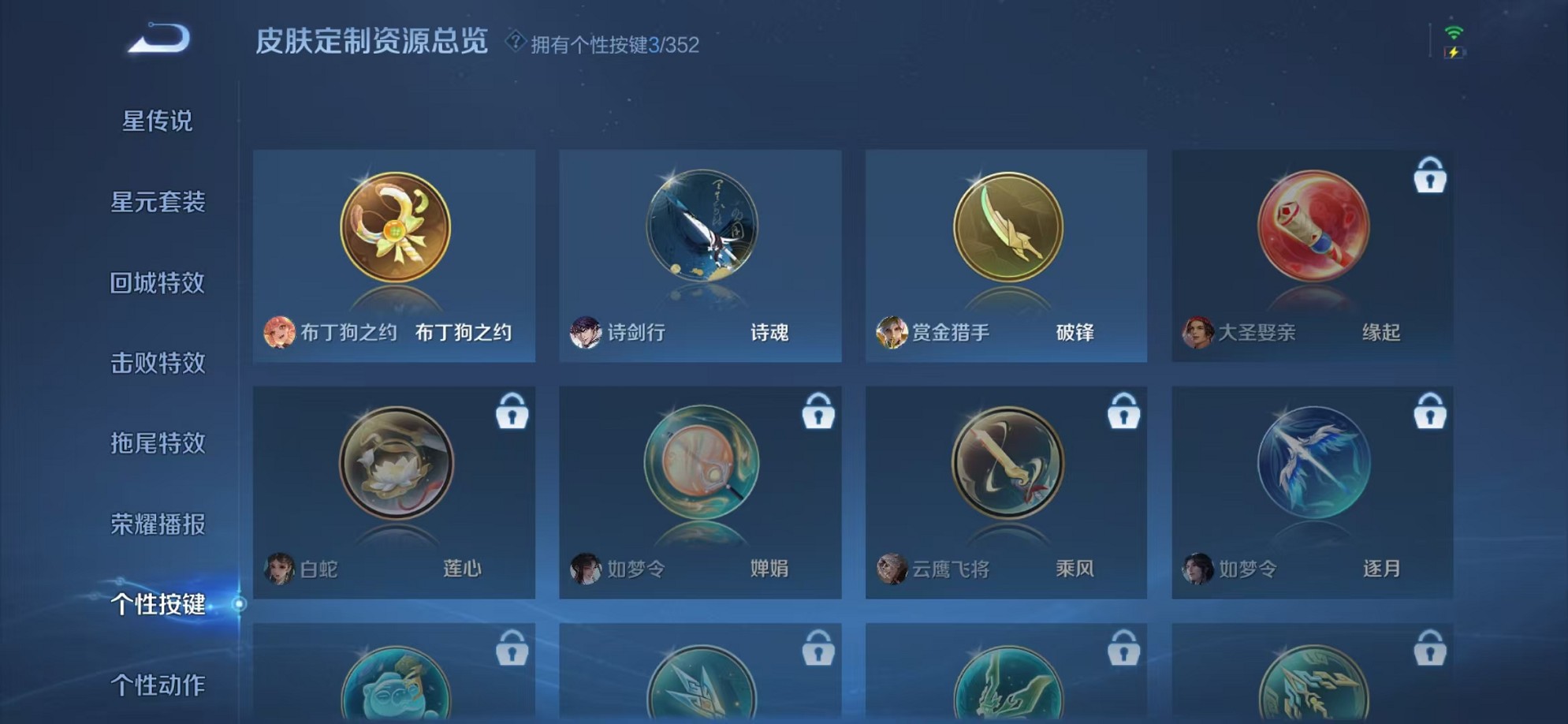
Task: Switch to 回城特效 section
Action: click(156, 283)
